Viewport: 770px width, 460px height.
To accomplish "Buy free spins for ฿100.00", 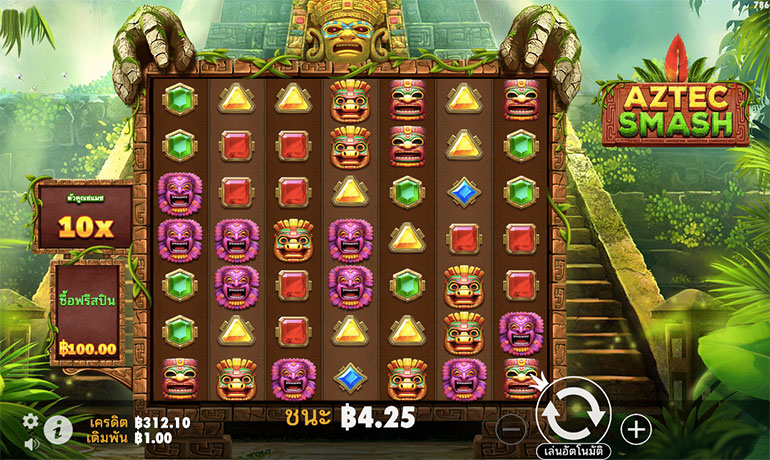I will point(88,314).
